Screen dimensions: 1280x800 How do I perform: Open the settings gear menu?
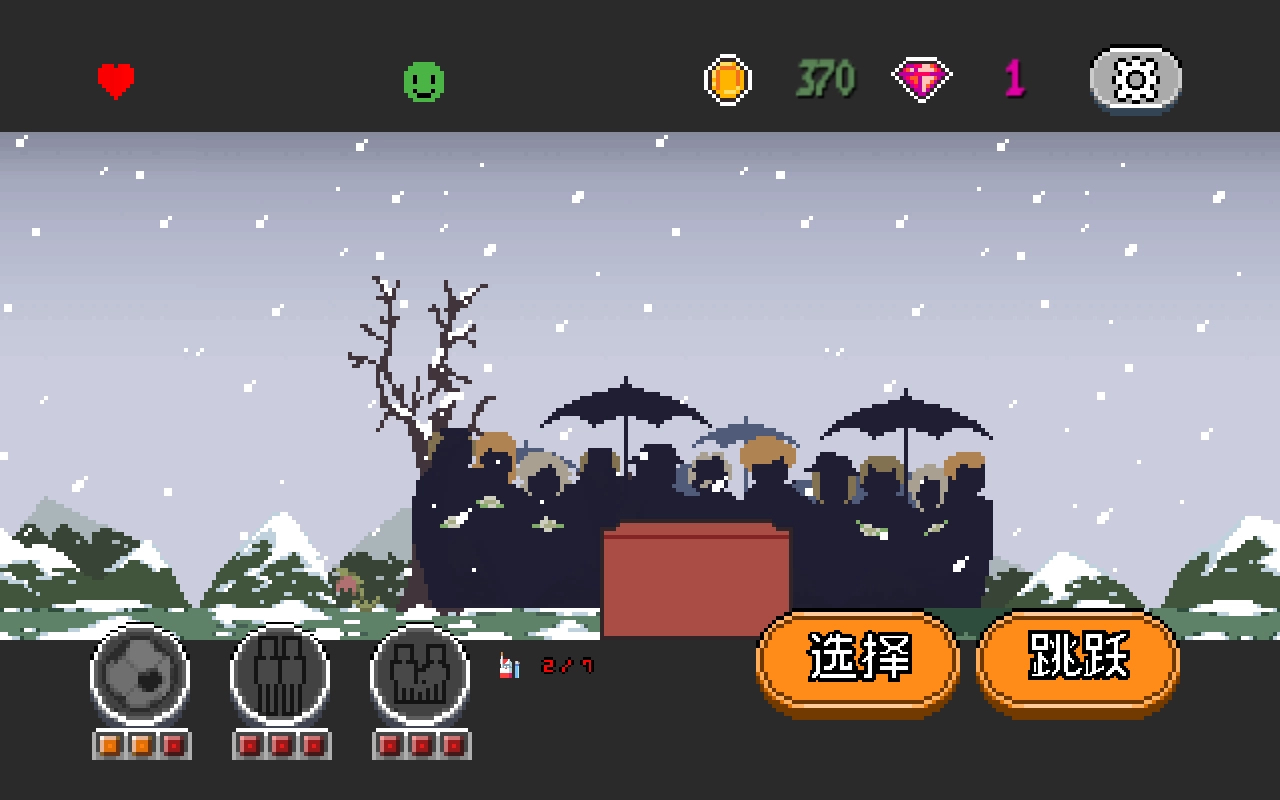(x=1135, y=79)
